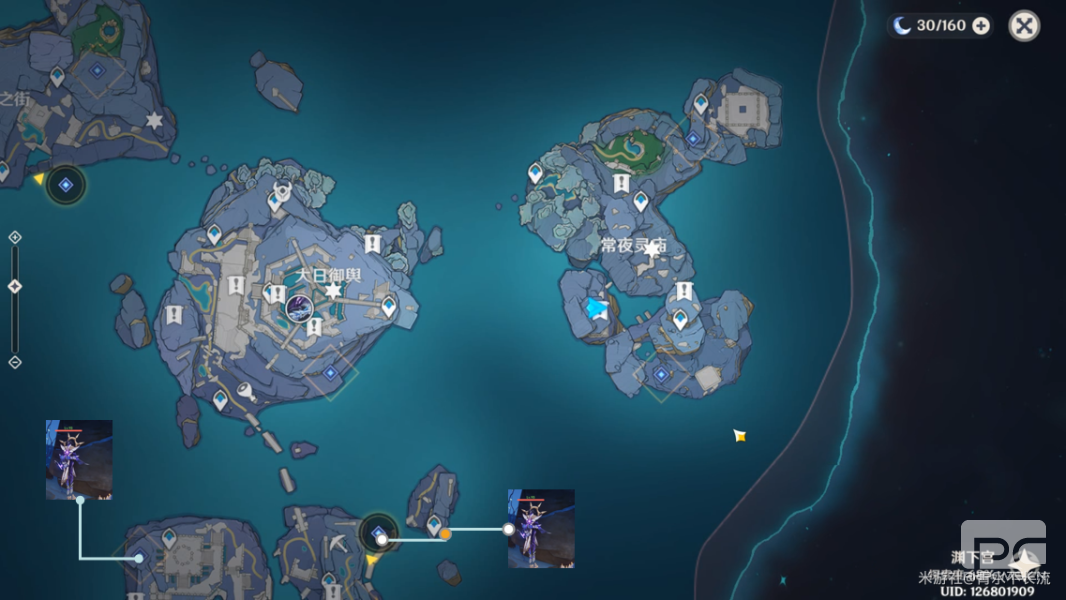Add Original Resin with the plus button
1066x600 pixels.
[x=981, y=26]
